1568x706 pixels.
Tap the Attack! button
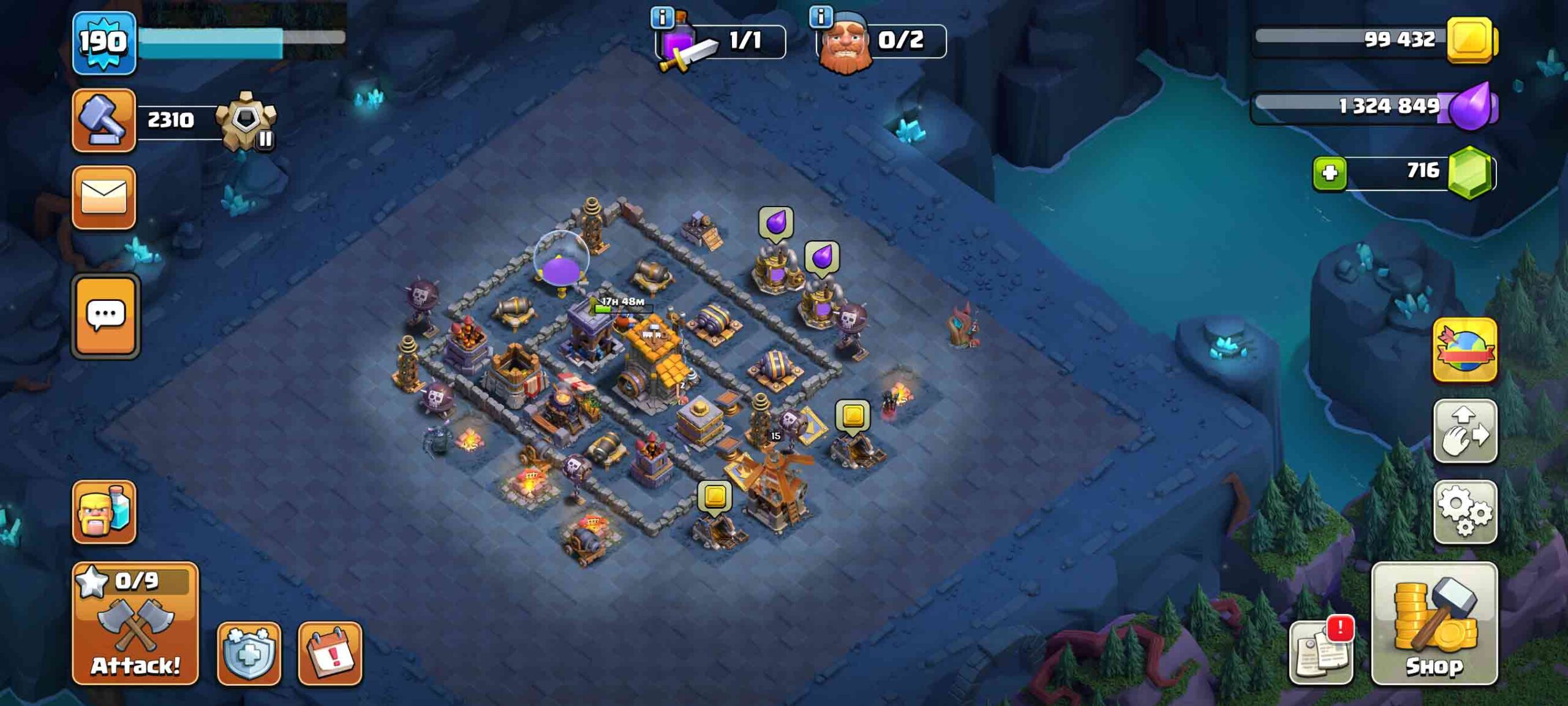tap(135, 624)
